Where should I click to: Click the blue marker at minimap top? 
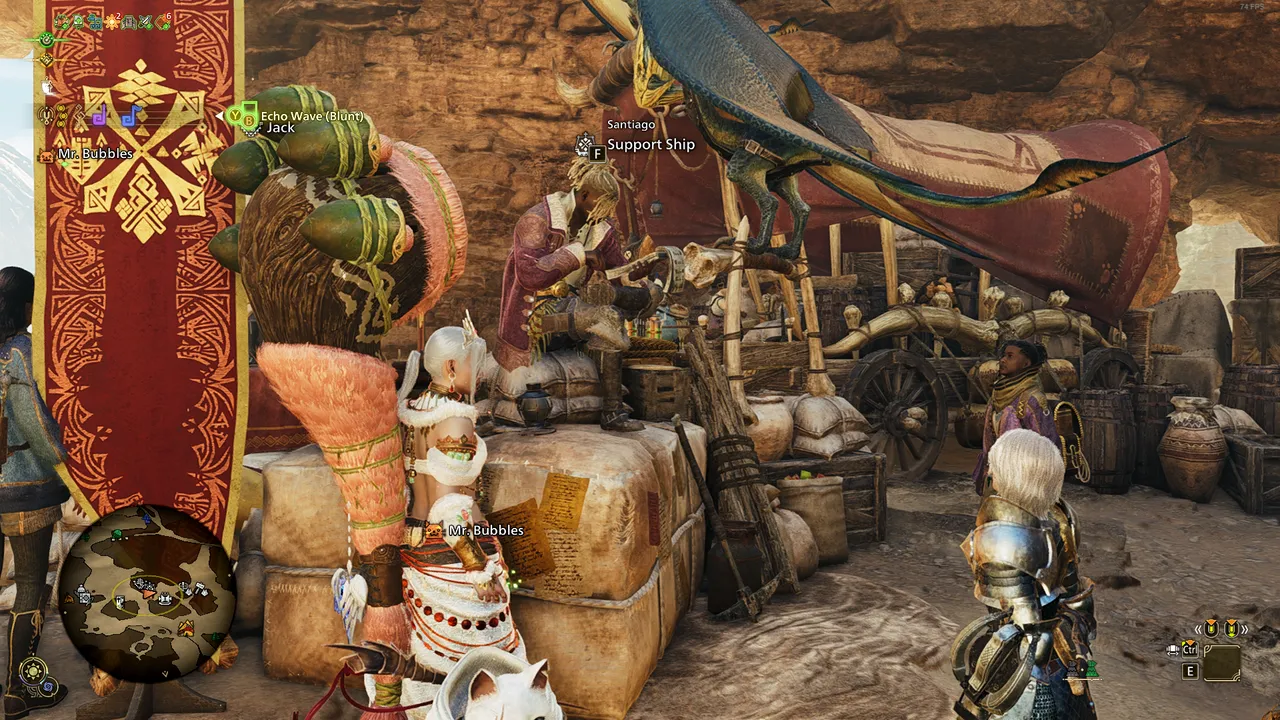[x=148, y=518]
